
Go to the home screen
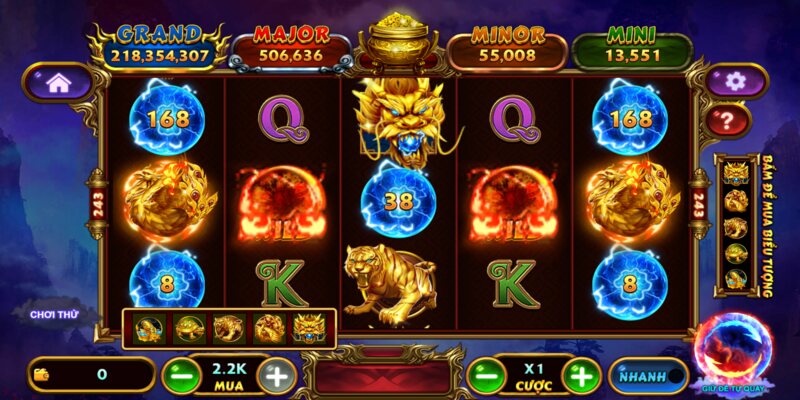[58, 84]
